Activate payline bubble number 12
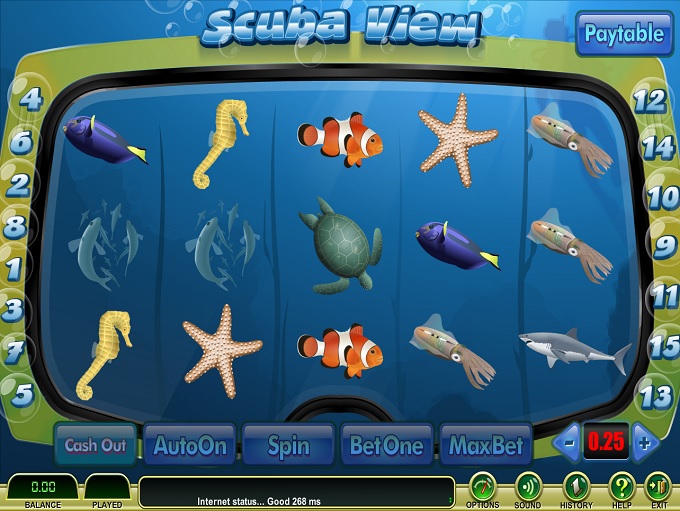This screenshot has width=680, height=511. (x=650, y=100)
